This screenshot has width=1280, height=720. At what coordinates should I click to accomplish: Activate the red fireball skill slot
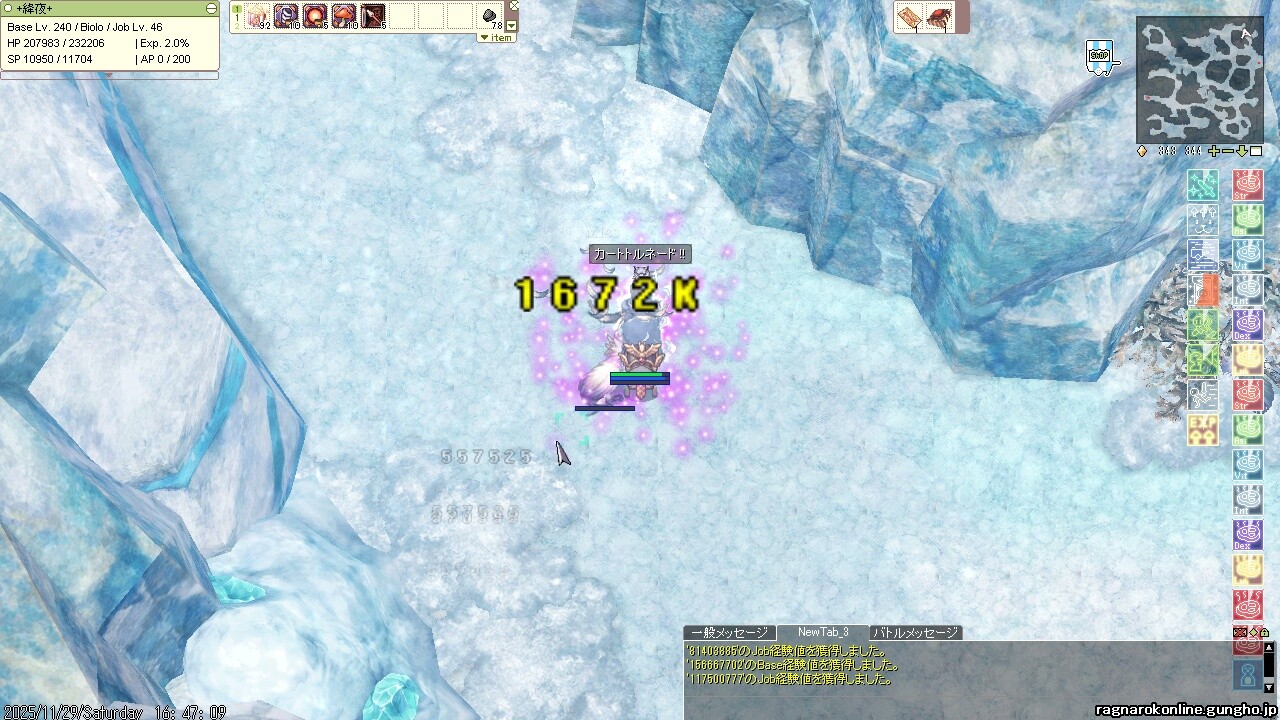[315, 16]
